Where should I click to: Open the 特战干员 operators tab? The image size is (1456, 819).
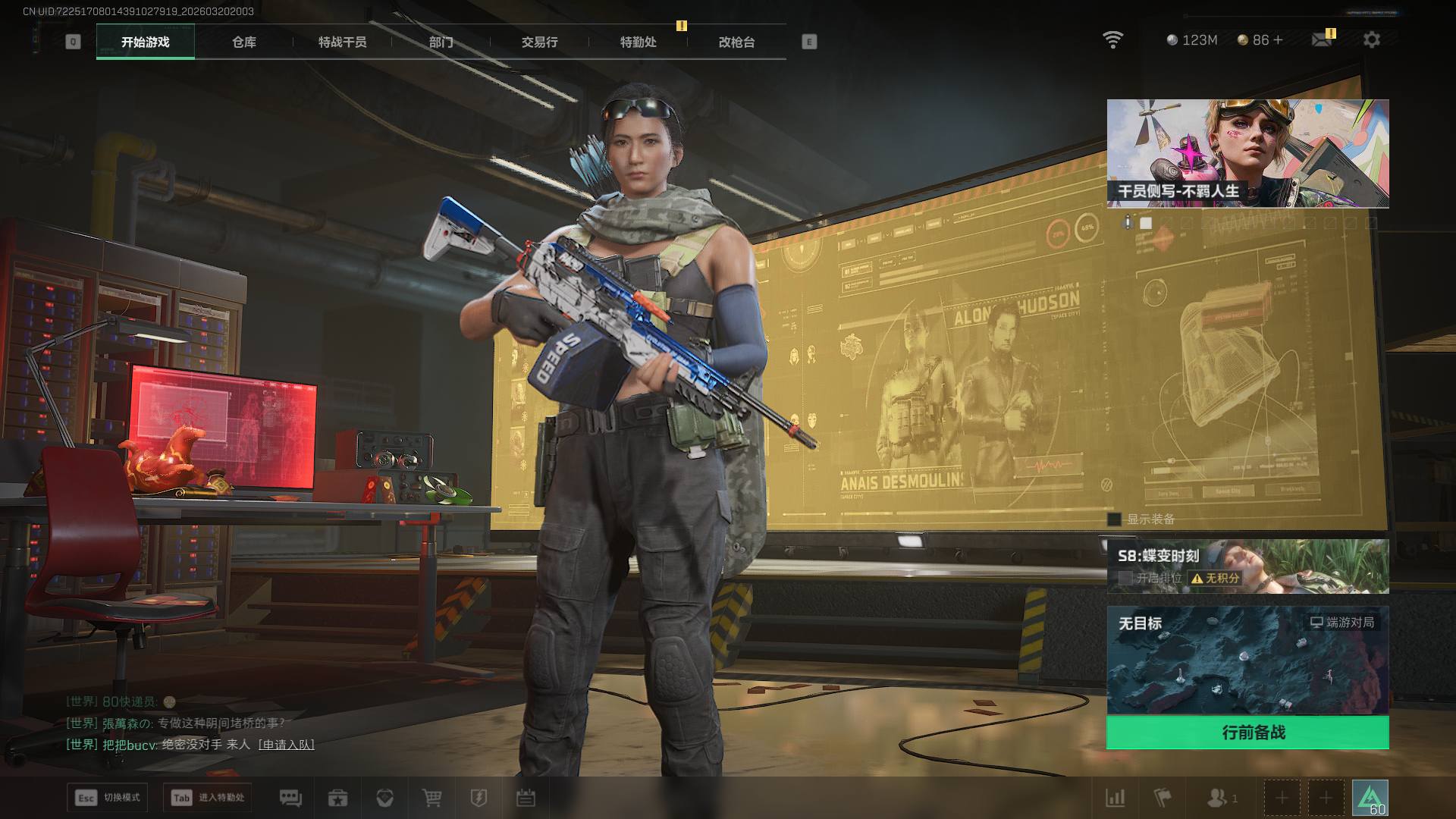[x=342, y=42]
